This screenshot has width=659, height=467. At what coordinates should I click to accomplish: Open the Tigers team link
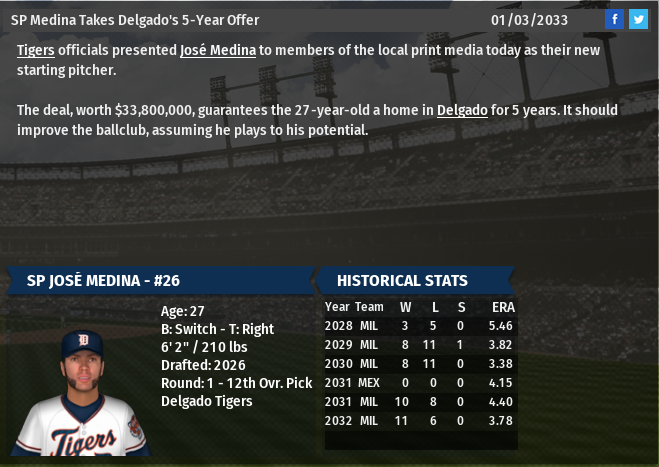tap(35, 50)
